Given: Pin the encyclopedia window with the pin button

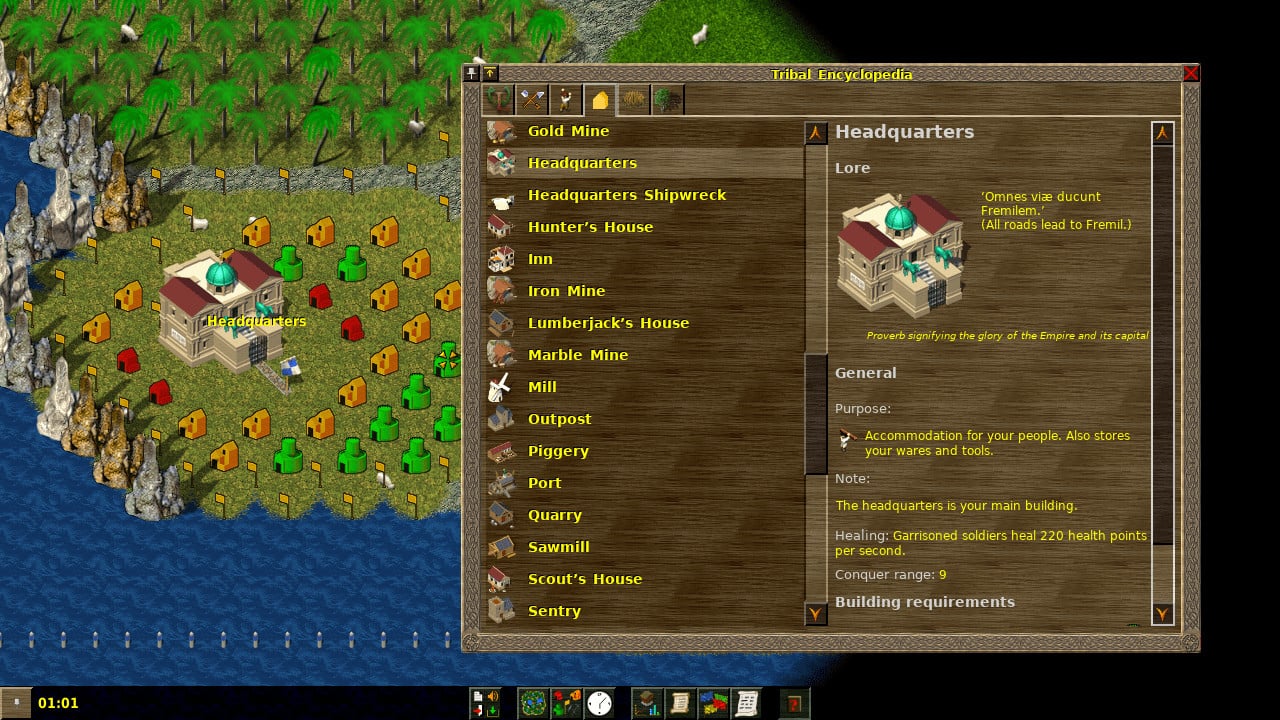Looking at the screenshot, I should pyautogui.click(x=470, y=72).
